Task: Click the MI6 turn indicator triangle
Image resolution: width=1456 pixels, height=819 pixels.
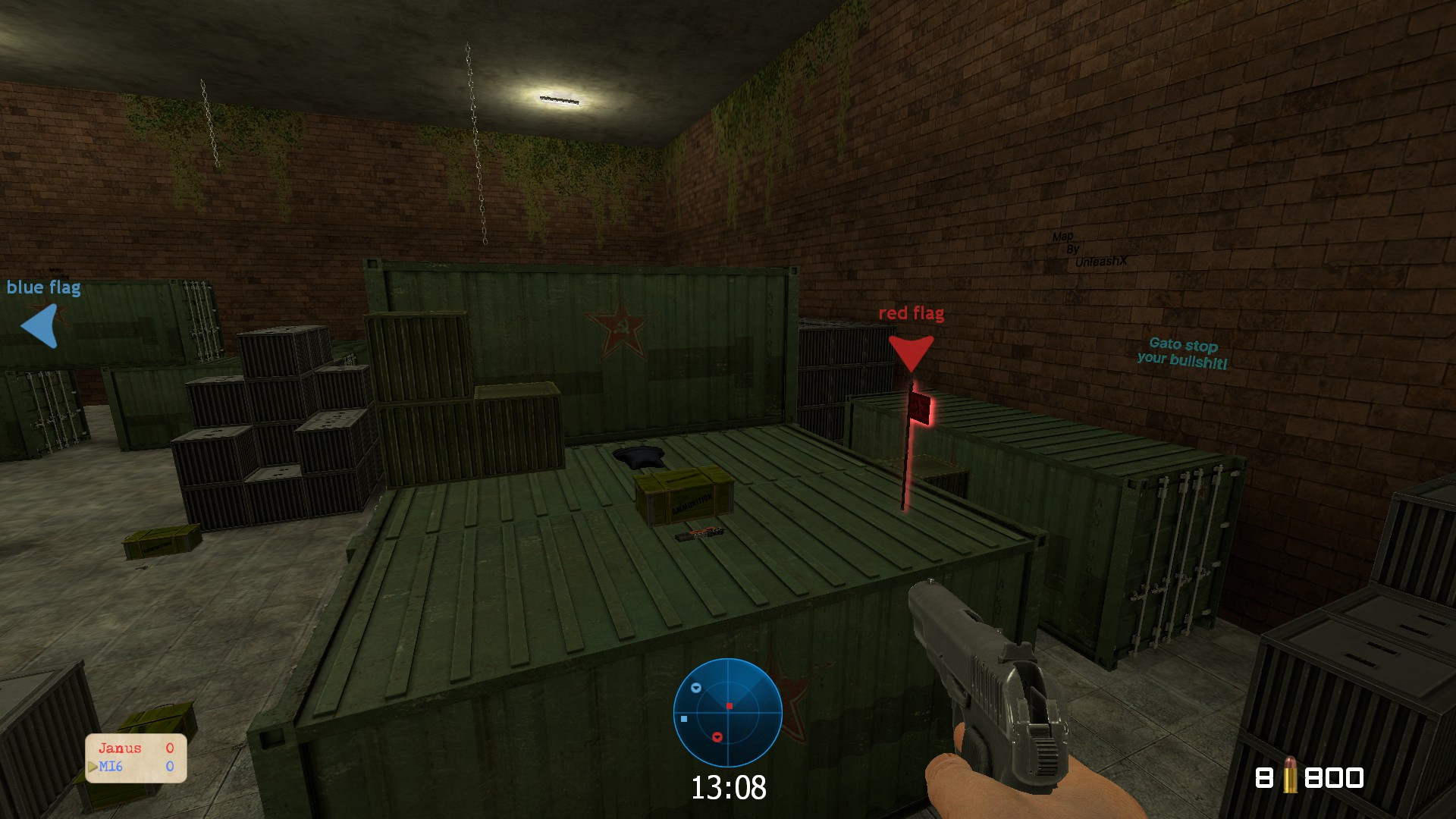Action: coord(92,766)
